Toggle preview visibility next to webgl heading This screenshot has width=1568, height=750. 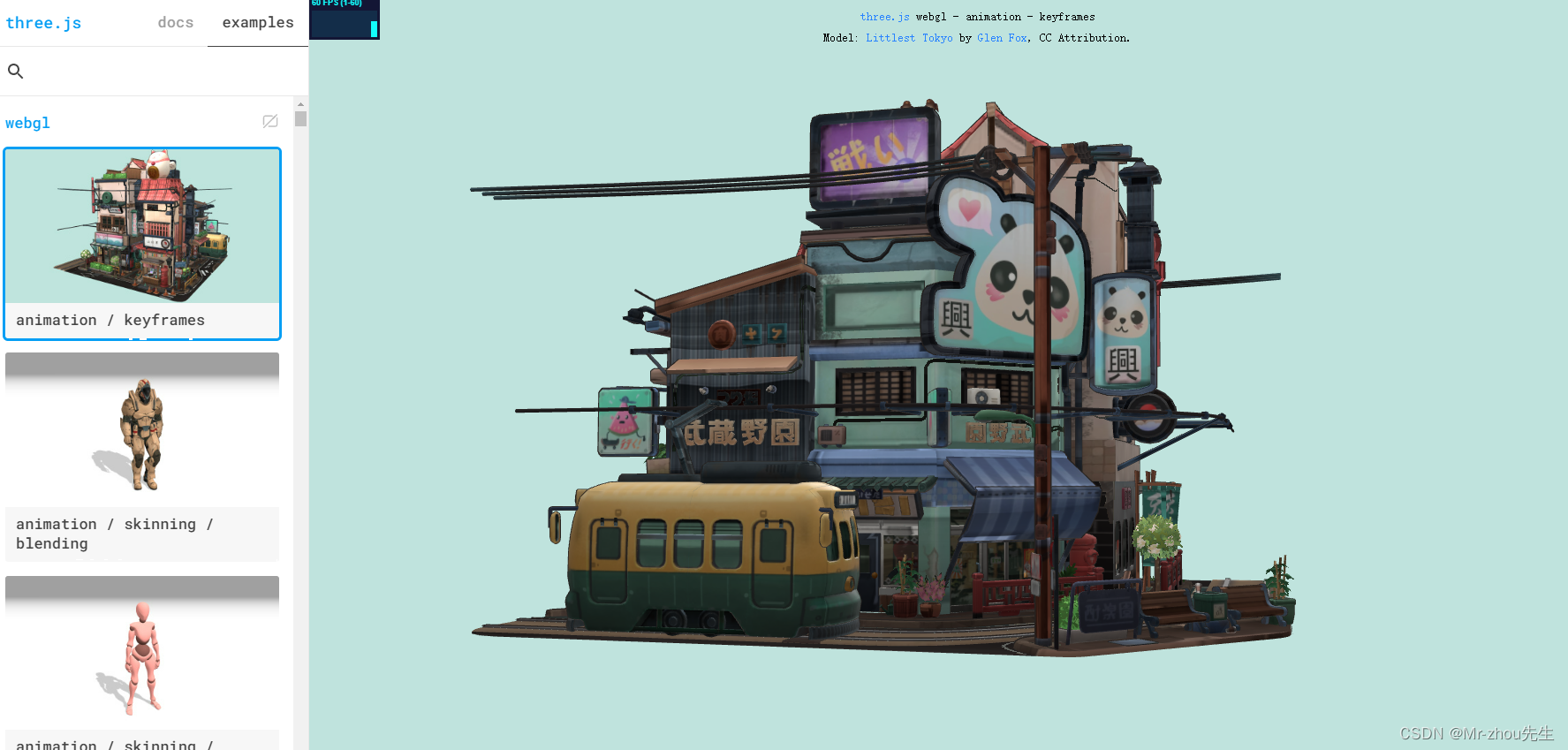pos(270,122)
